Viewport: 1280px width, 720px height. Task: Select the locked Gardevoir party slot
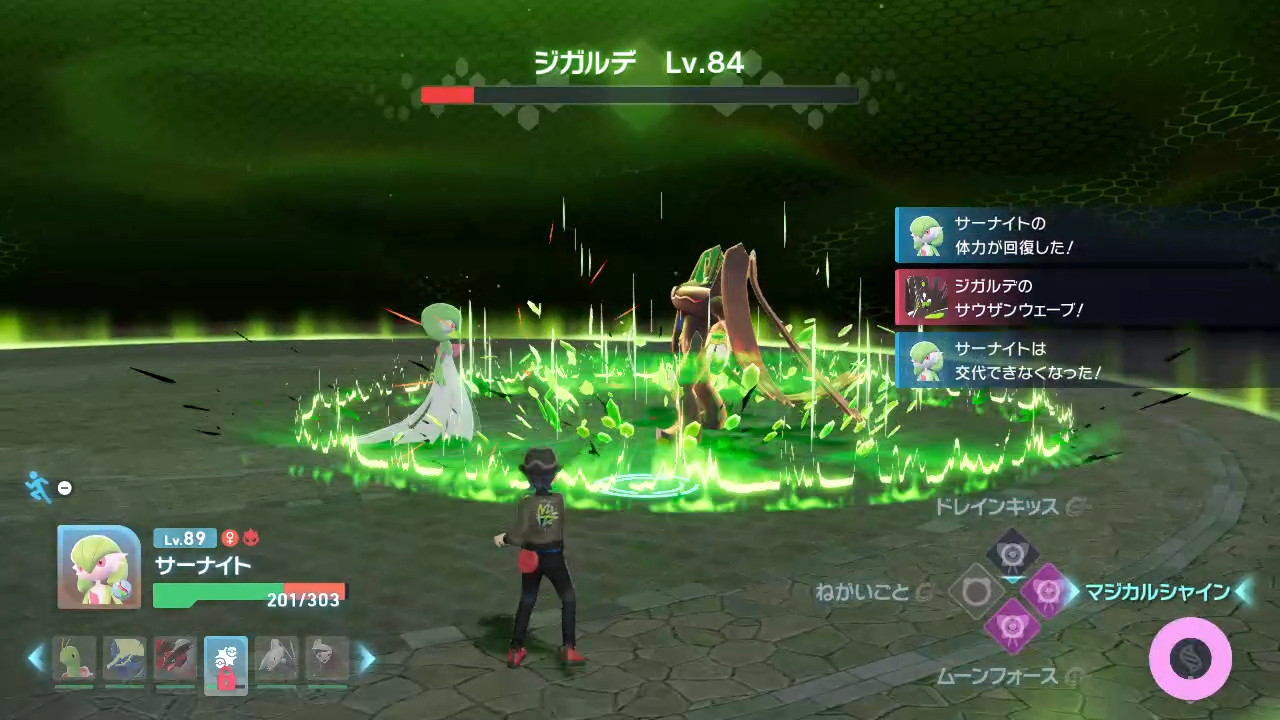226,661
